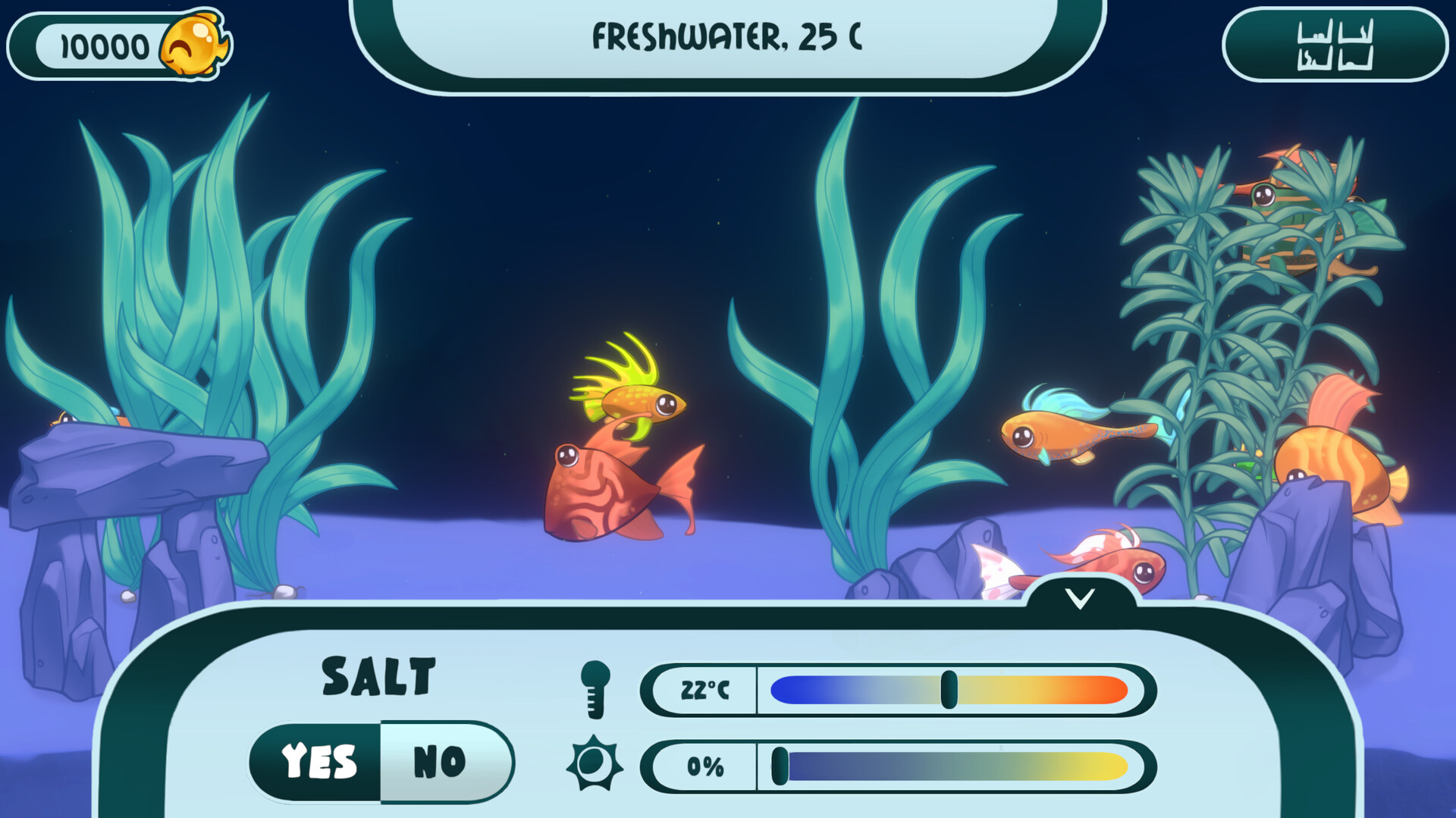Click the light slider knob at 0%
Image resolution: width=1456 pixels, height=818 pixels.
(779, 766)
